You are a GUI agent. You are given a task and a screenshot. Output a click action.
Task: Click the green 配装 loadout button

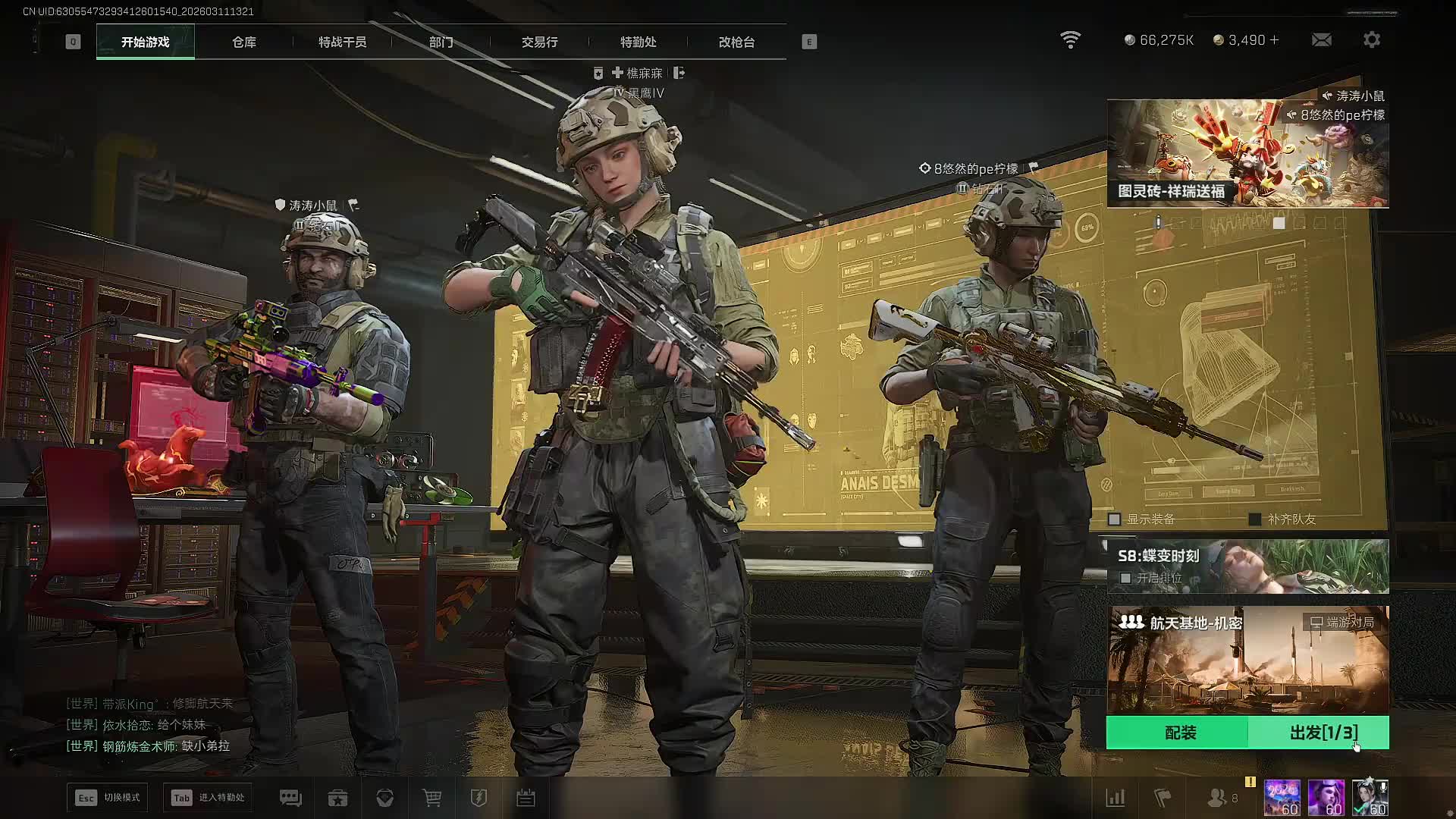click(1179, 733)
